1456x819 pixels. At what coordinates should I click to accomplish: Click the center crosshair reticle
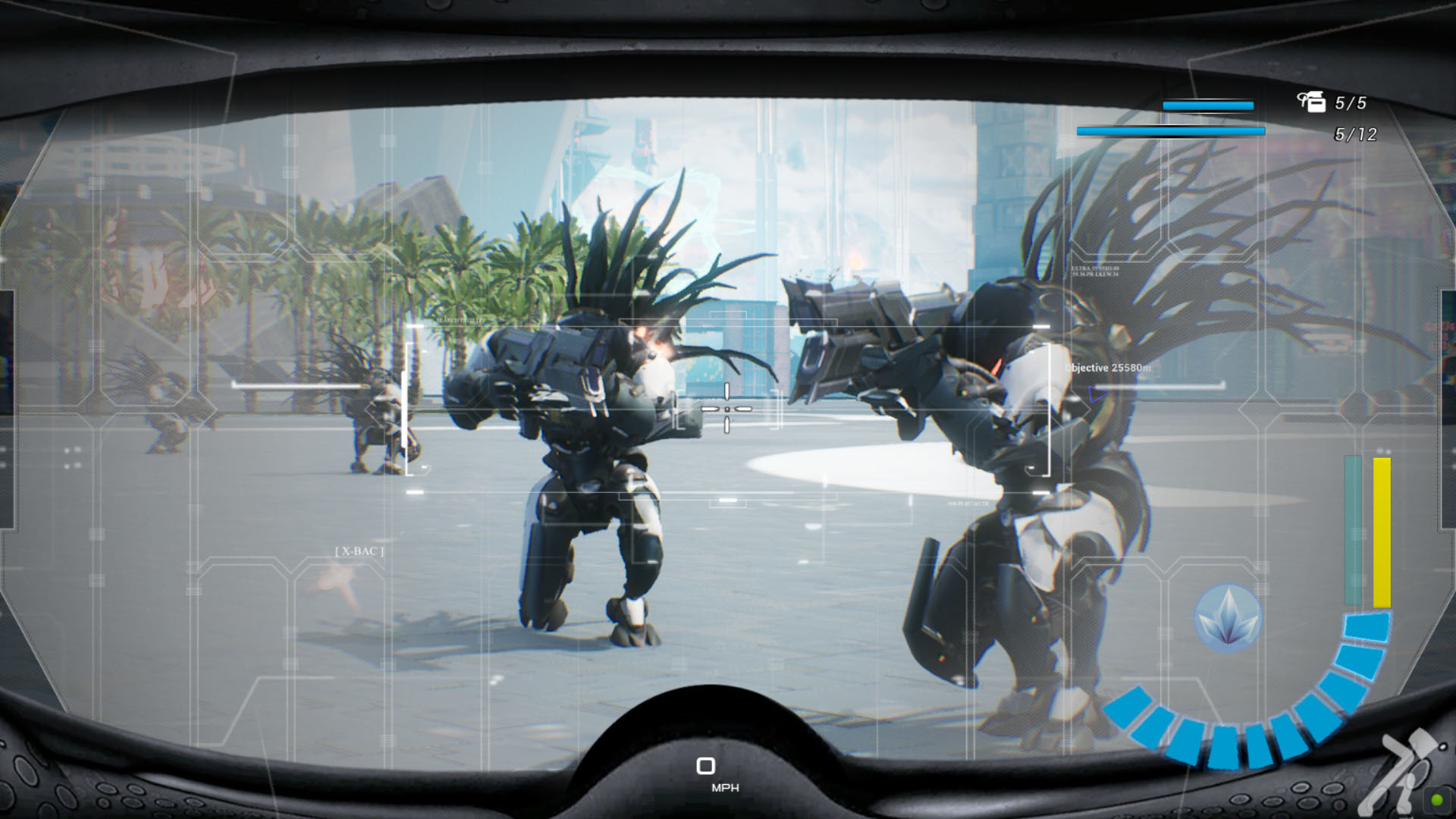coord(726,409)
